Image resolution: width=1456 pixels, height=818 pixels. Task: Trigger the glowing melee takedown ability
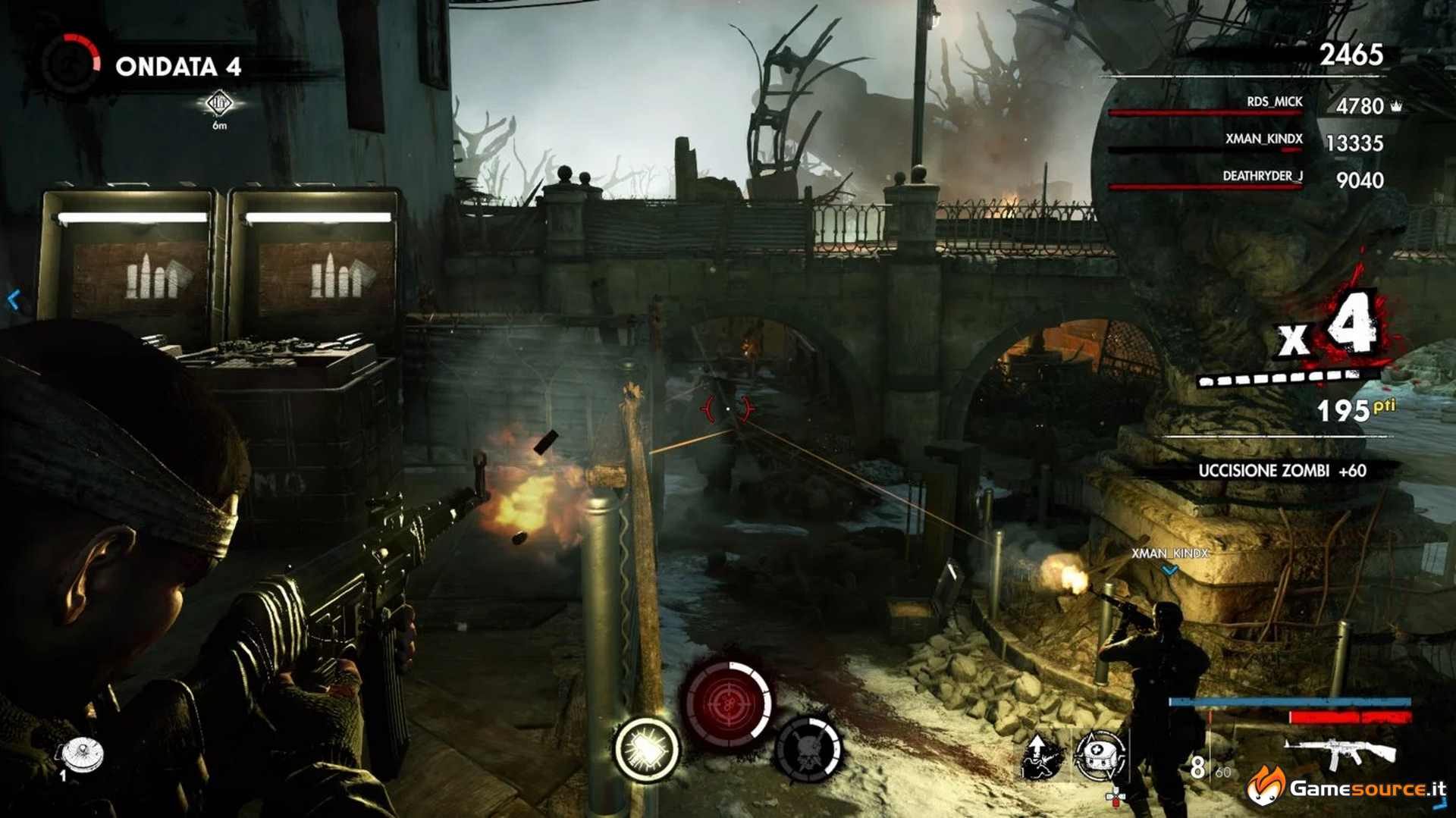(x=646, y=749)
